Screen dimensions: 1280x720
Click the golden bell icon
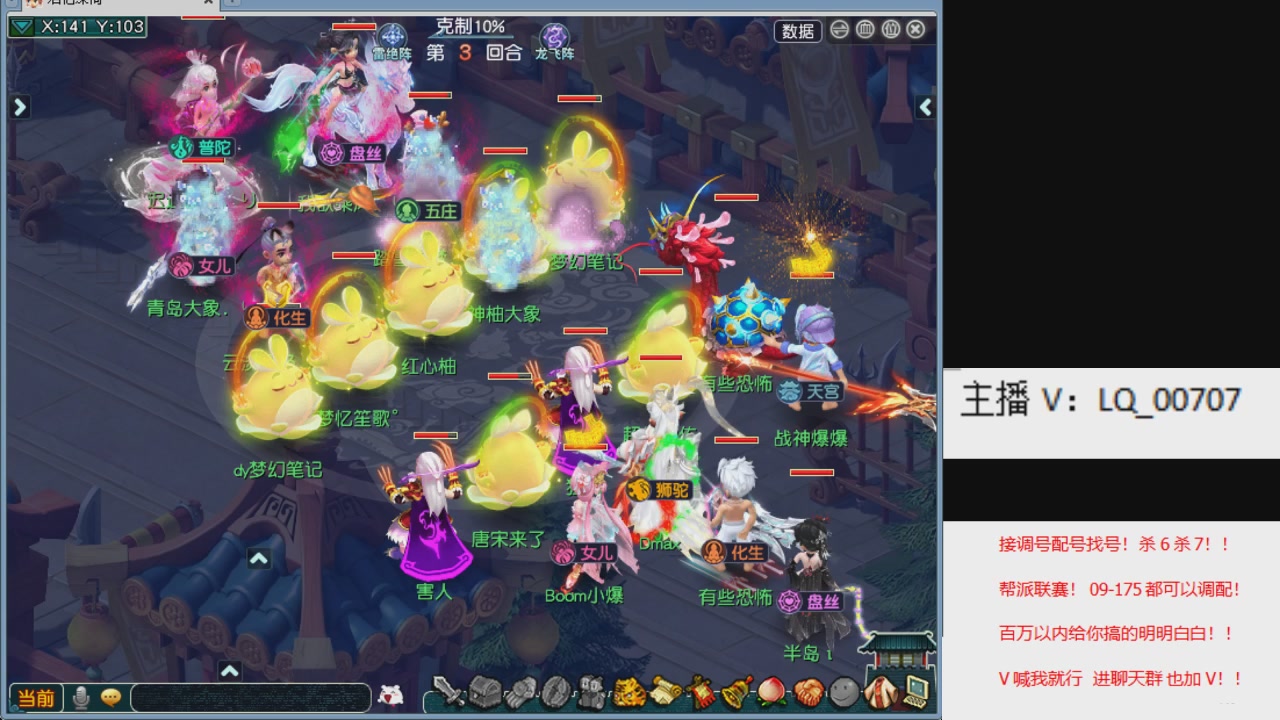pyautogui.click(x=733, y=692)
